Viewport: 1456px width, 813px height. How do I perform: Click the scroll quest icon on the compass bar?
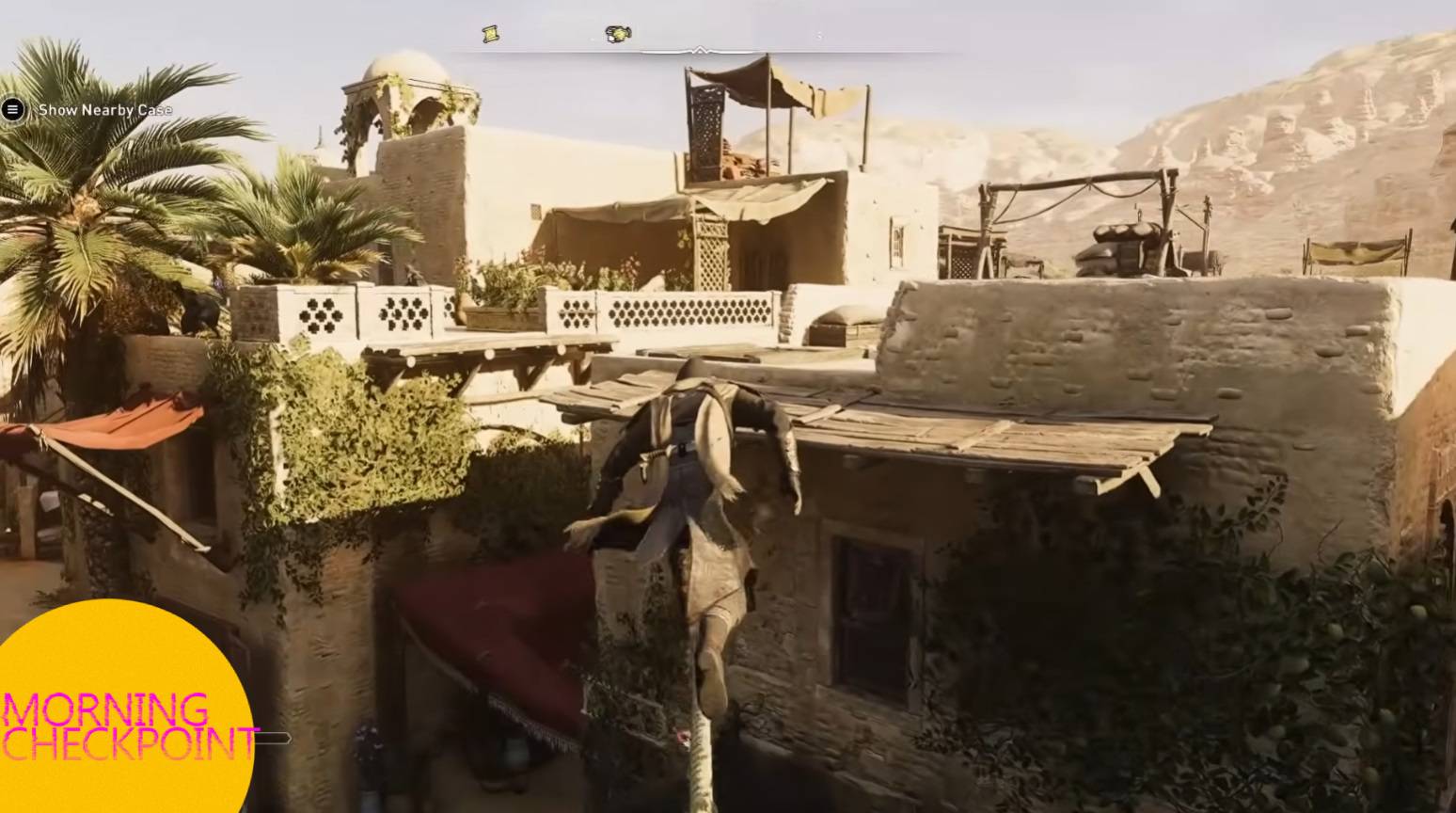pos(489,35)
